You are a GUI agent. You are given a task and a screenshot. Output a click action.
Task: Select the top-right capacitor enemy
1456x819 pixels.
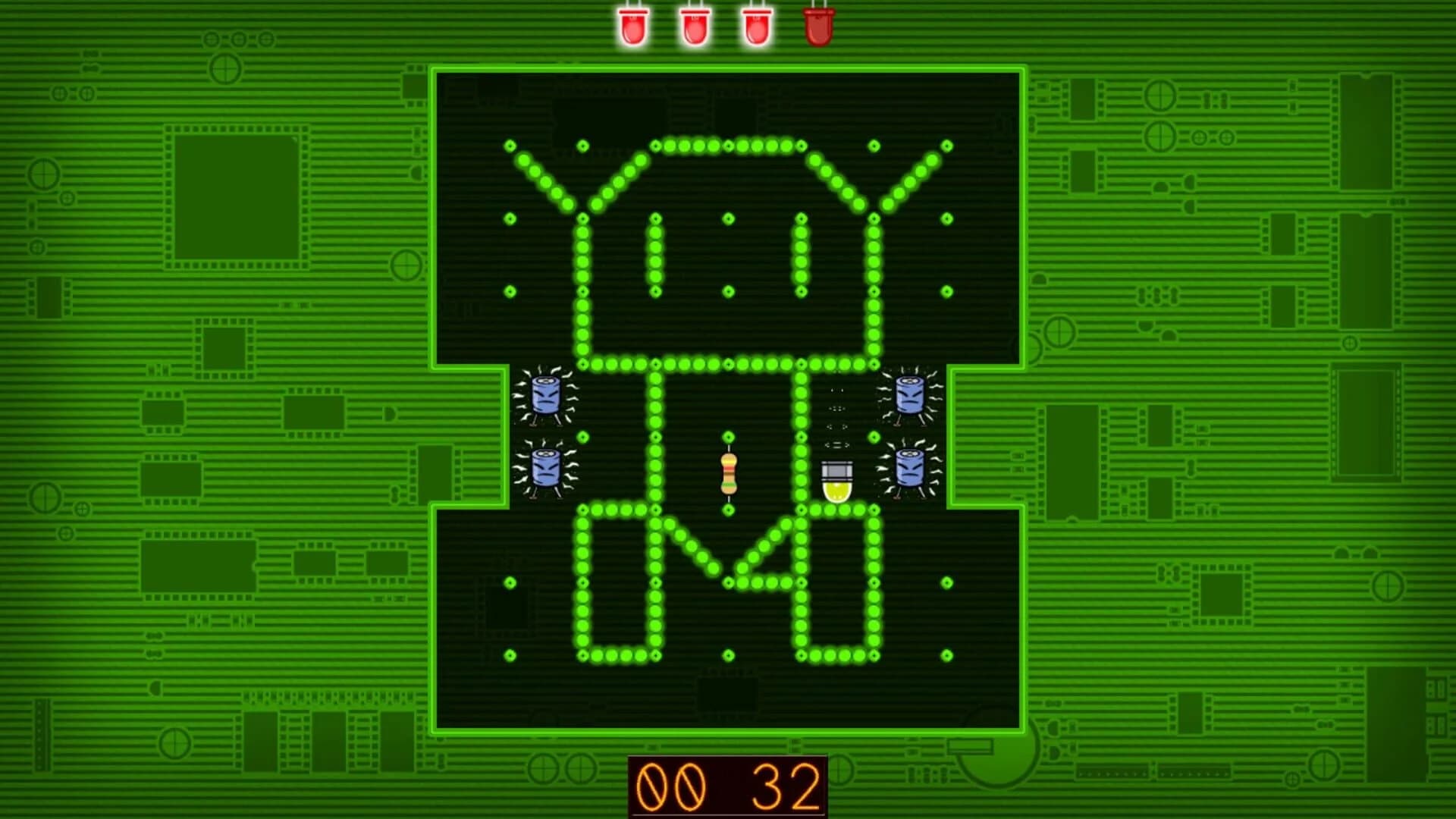tap(908, 396)
